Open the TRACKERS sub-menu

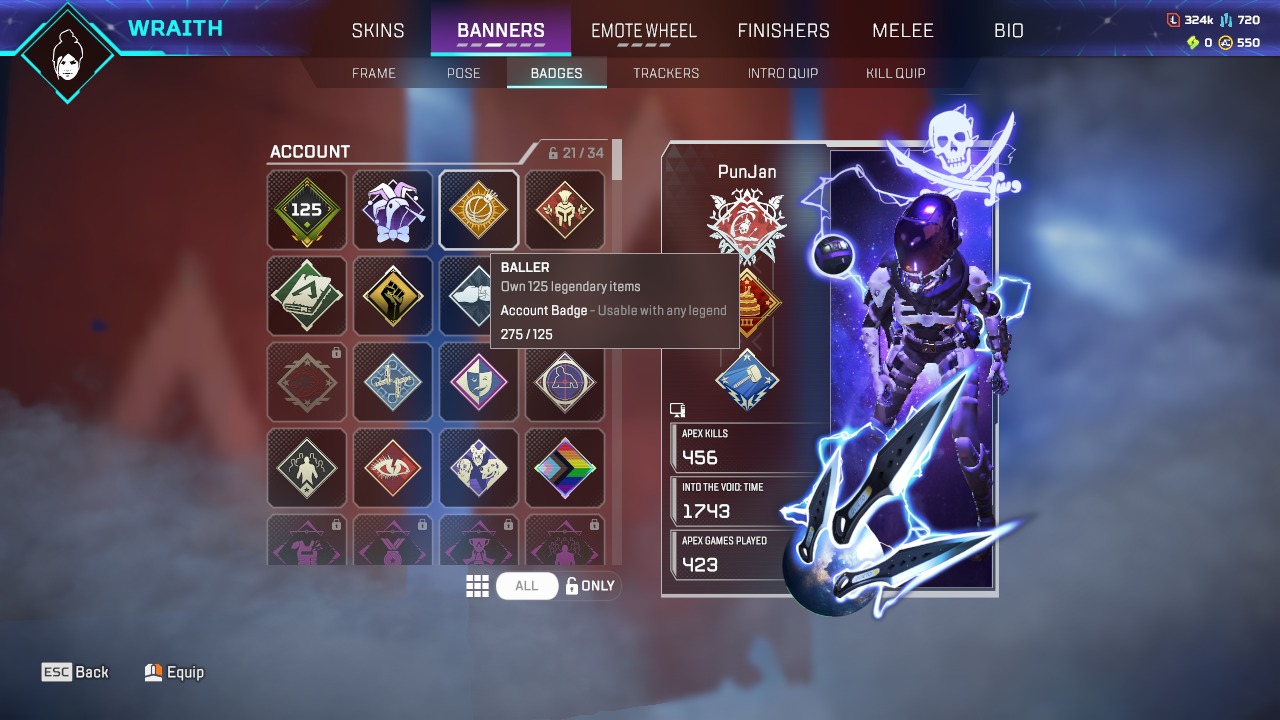[x=666, y=72]
